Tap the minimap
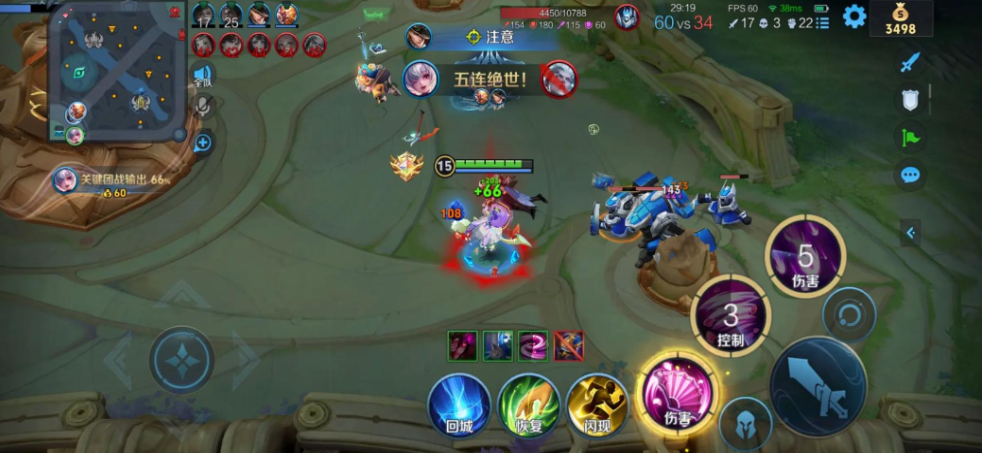Viewport: 982px width, 453px height. click(120, 70)
